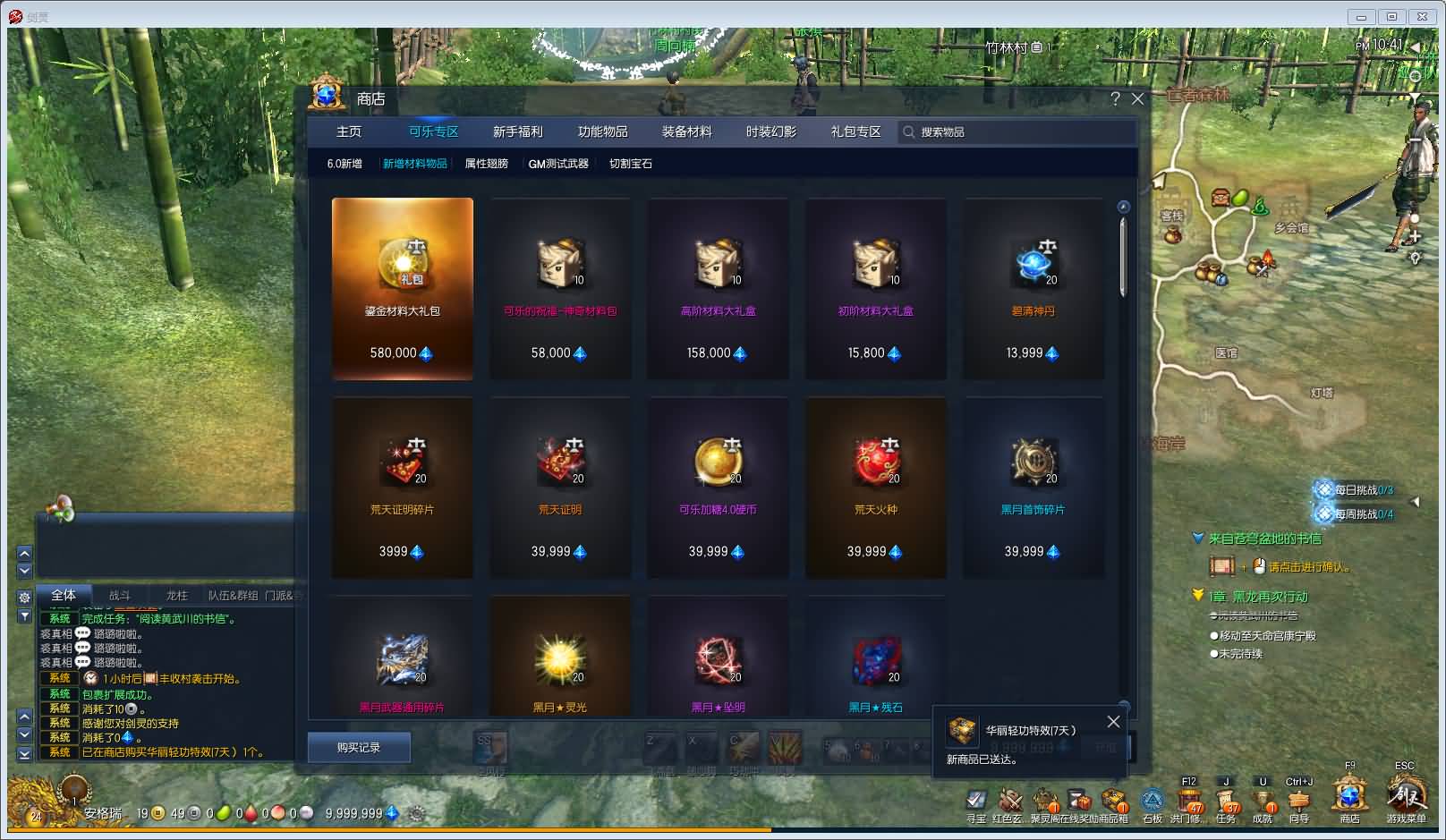Open chat settings via the gear icon

click(x=23, y=597)
